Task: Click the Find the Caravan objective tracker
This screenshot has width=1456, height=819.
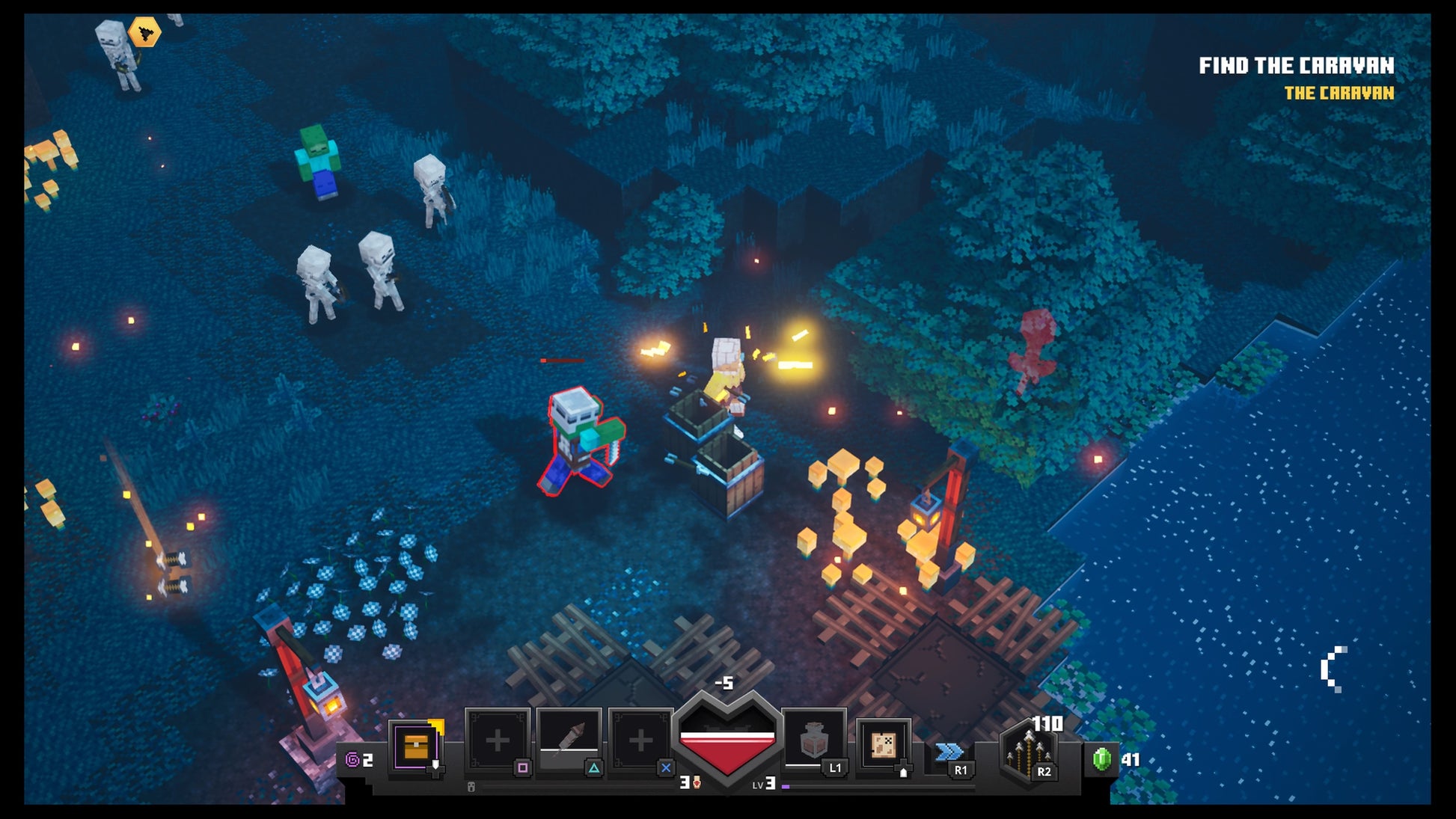Action: tap(1296, 67)
